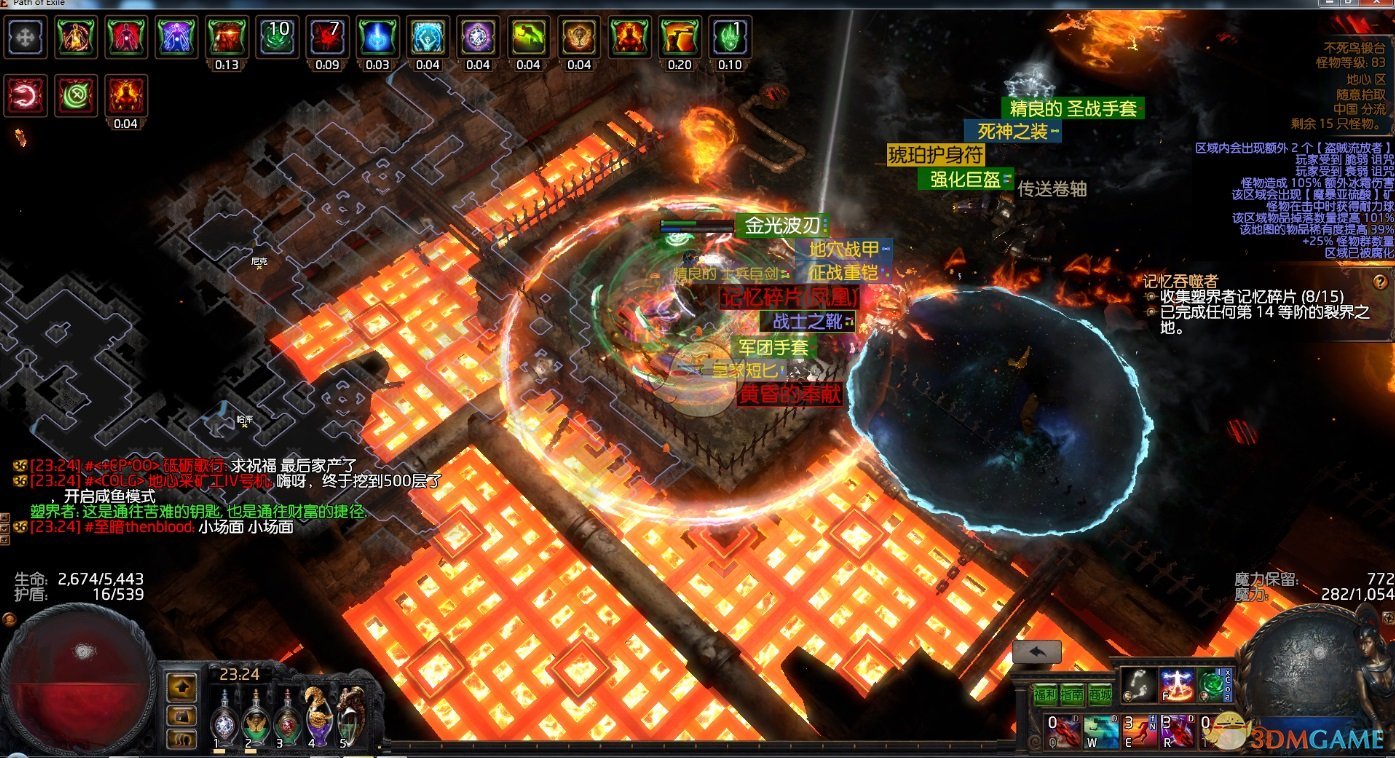
Task: Activate the E-key running figure skill
Action: point(1138,730)
